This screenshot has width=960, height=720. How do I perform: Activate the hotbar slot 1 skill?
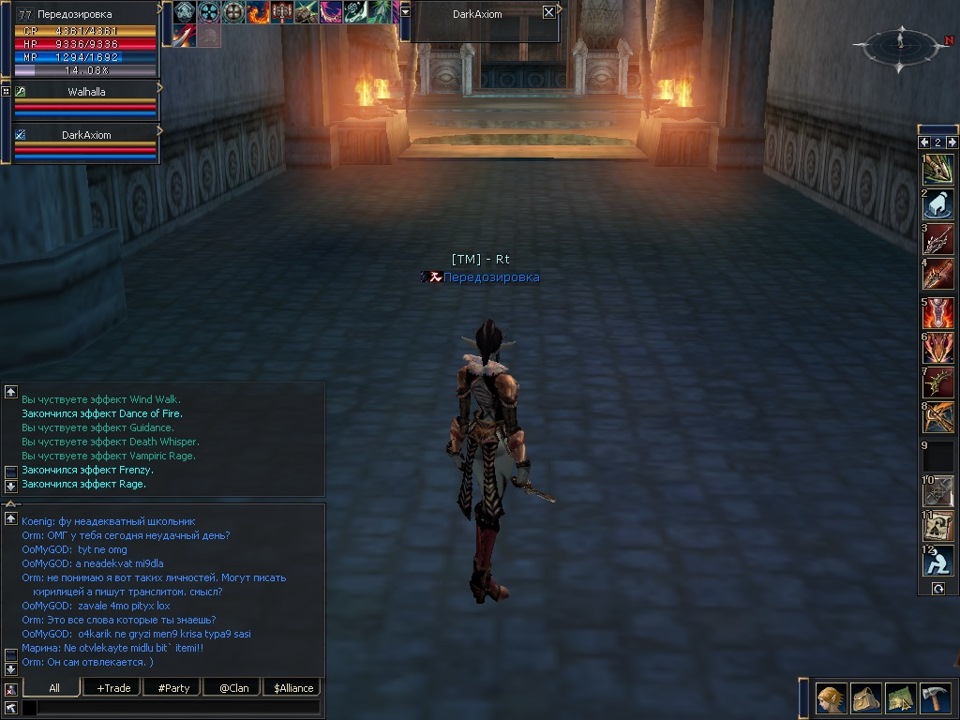[938, 168]
